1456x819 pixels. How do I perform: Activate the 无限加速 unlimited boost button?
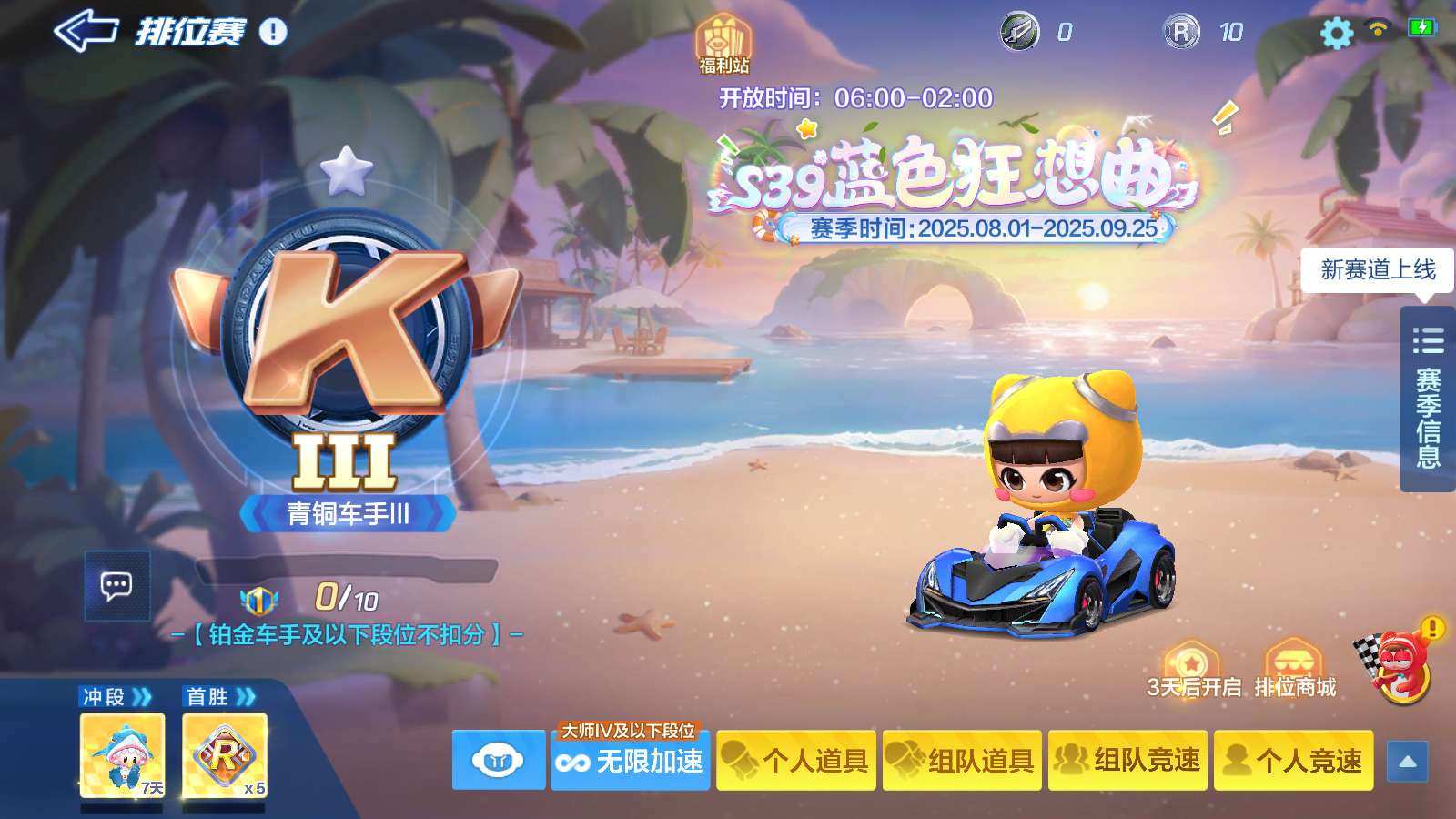point(630,764)
